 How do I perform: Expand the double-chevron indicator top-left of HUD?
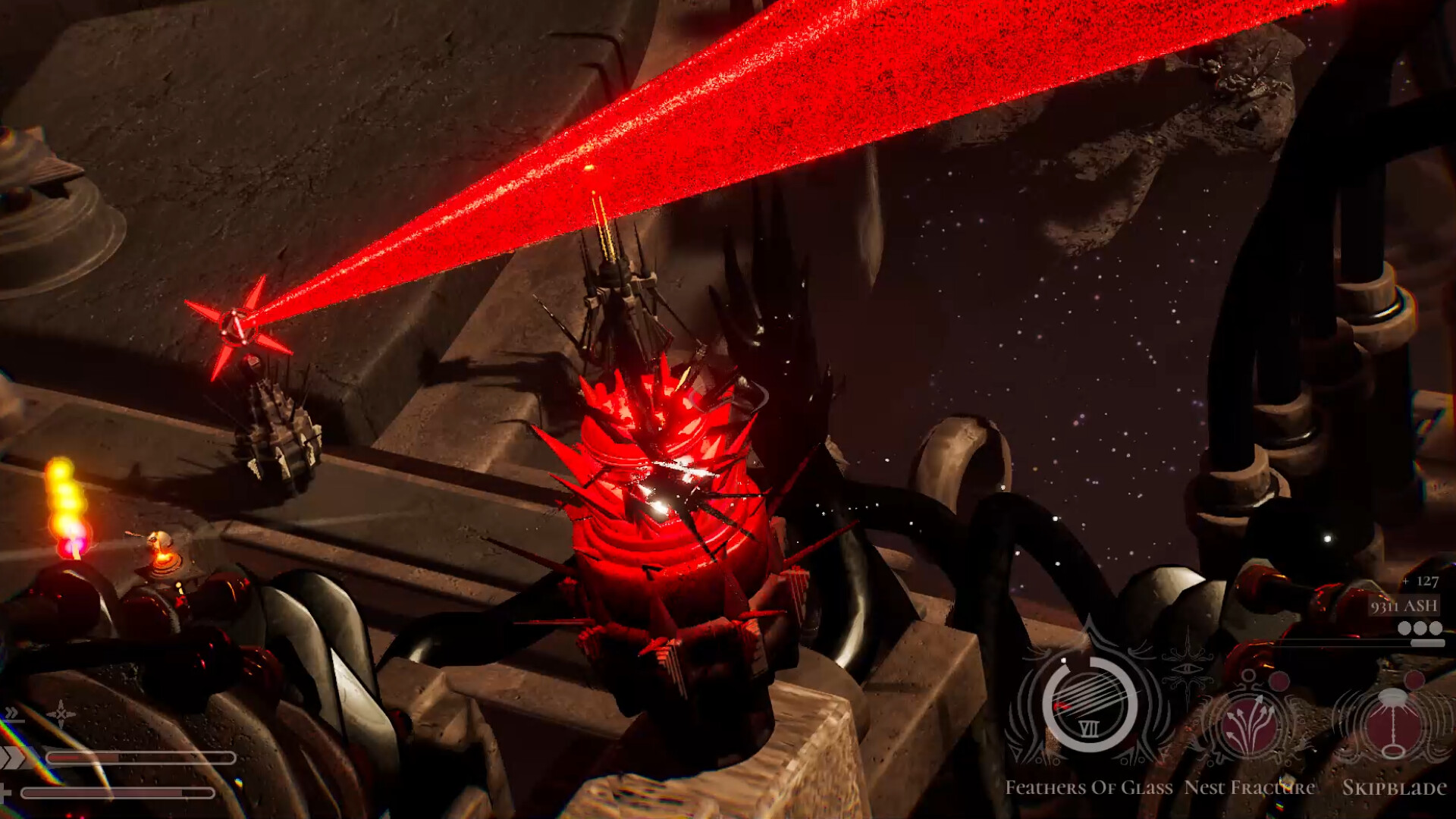[x=11, y=714]
